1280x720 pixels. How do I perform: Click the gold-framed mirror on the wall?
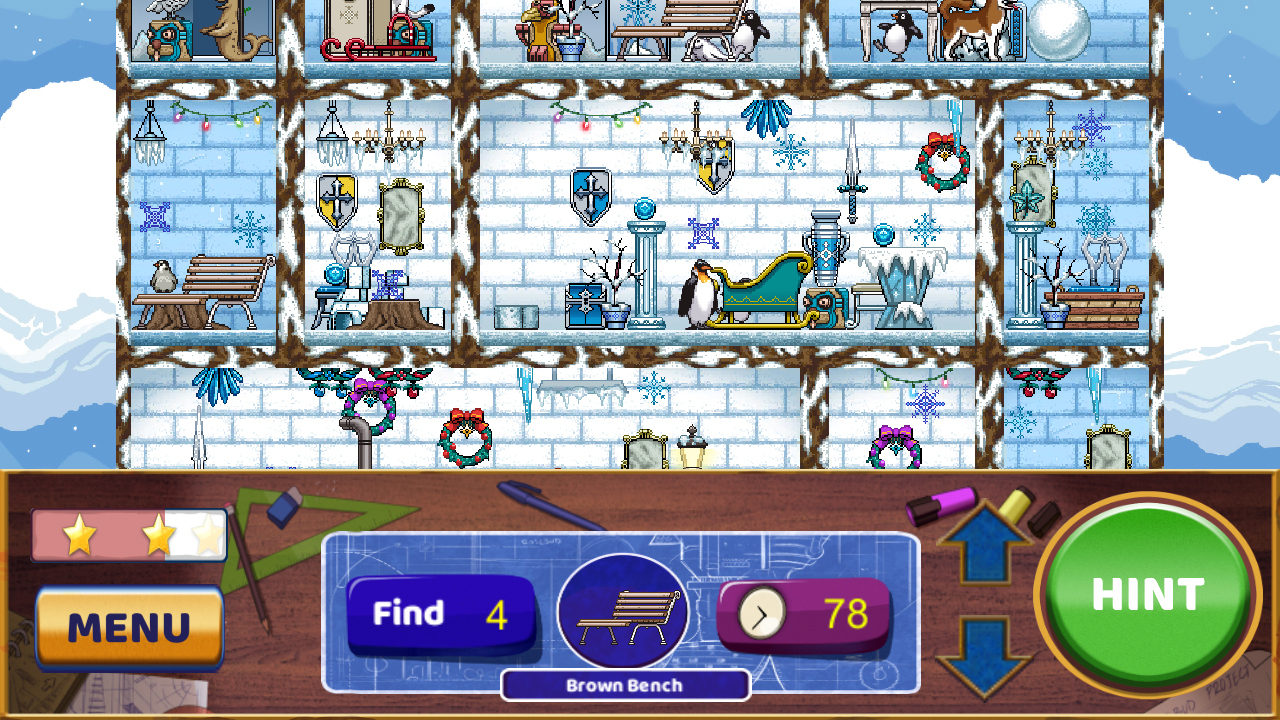tap(401, 215)
